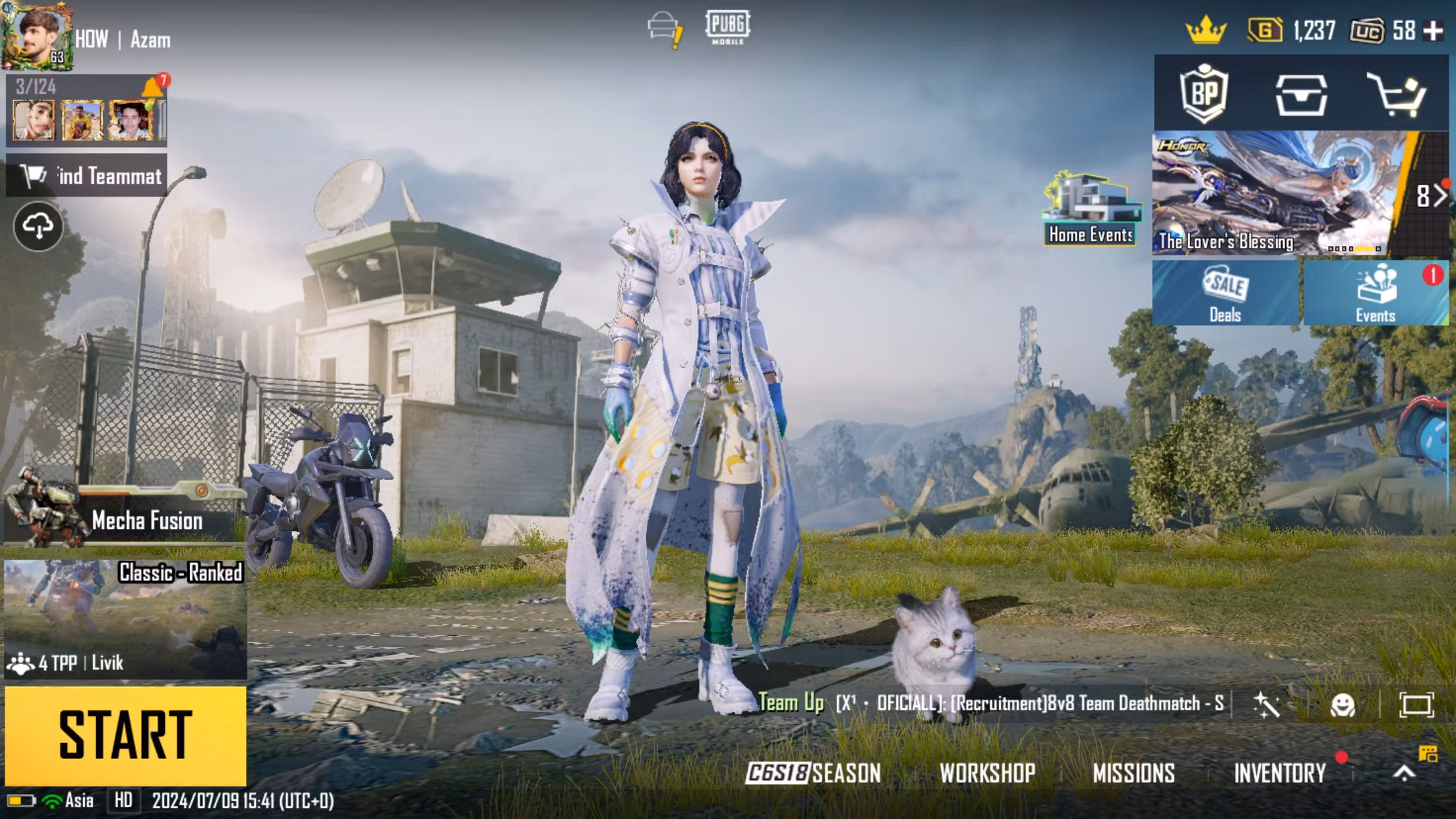Viewport: 1456px width, 819px height.
Task: Open the C6S18 Season menu
Action: pos(813,773)
